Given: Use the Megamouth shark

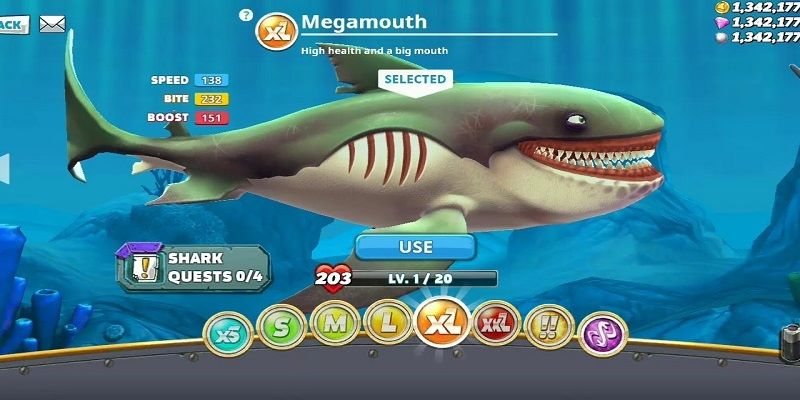Looking at the screenshot, I should 416,246.
